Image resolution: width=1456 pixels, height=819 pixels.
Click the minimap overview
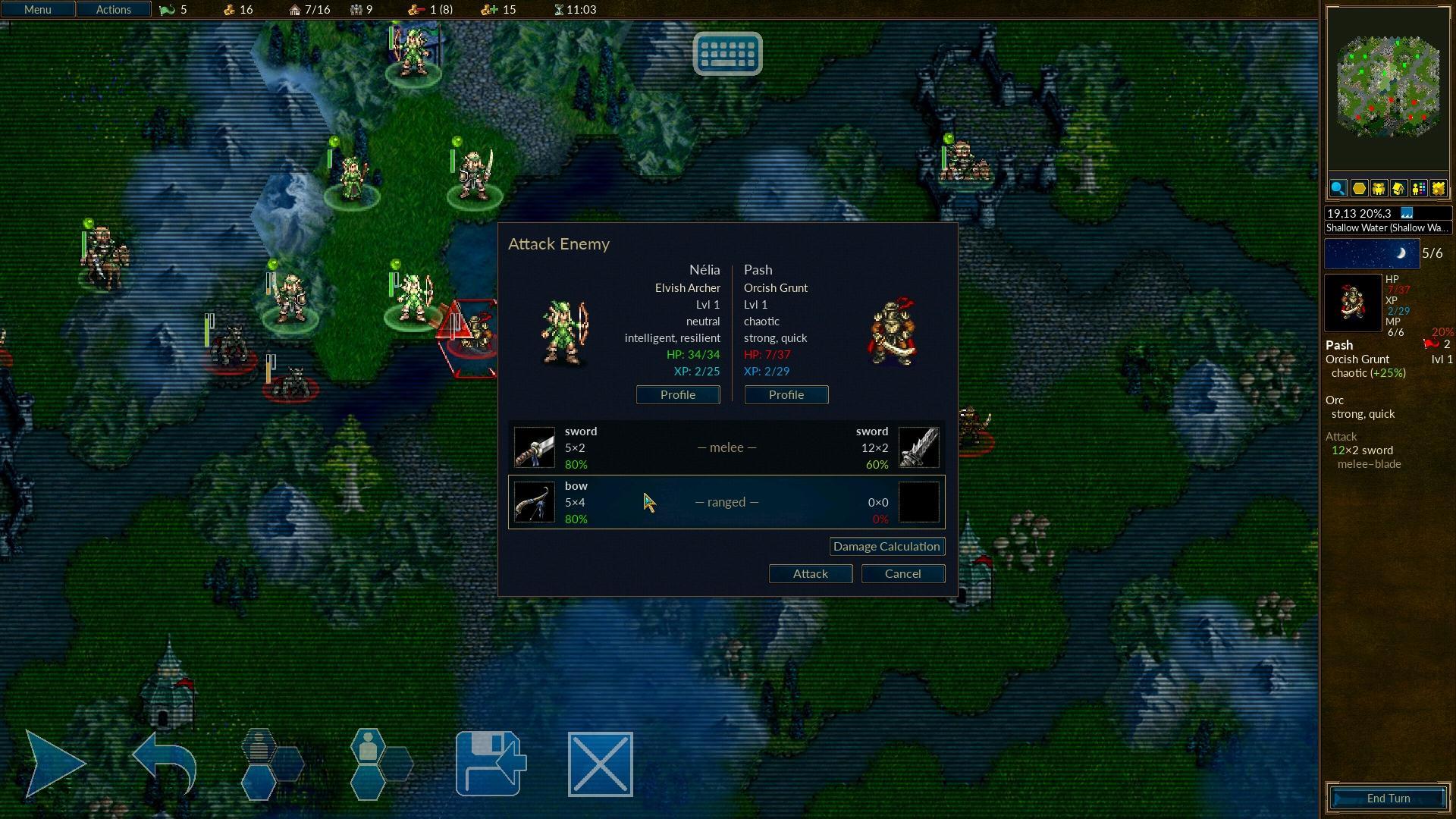(1388, 87)
